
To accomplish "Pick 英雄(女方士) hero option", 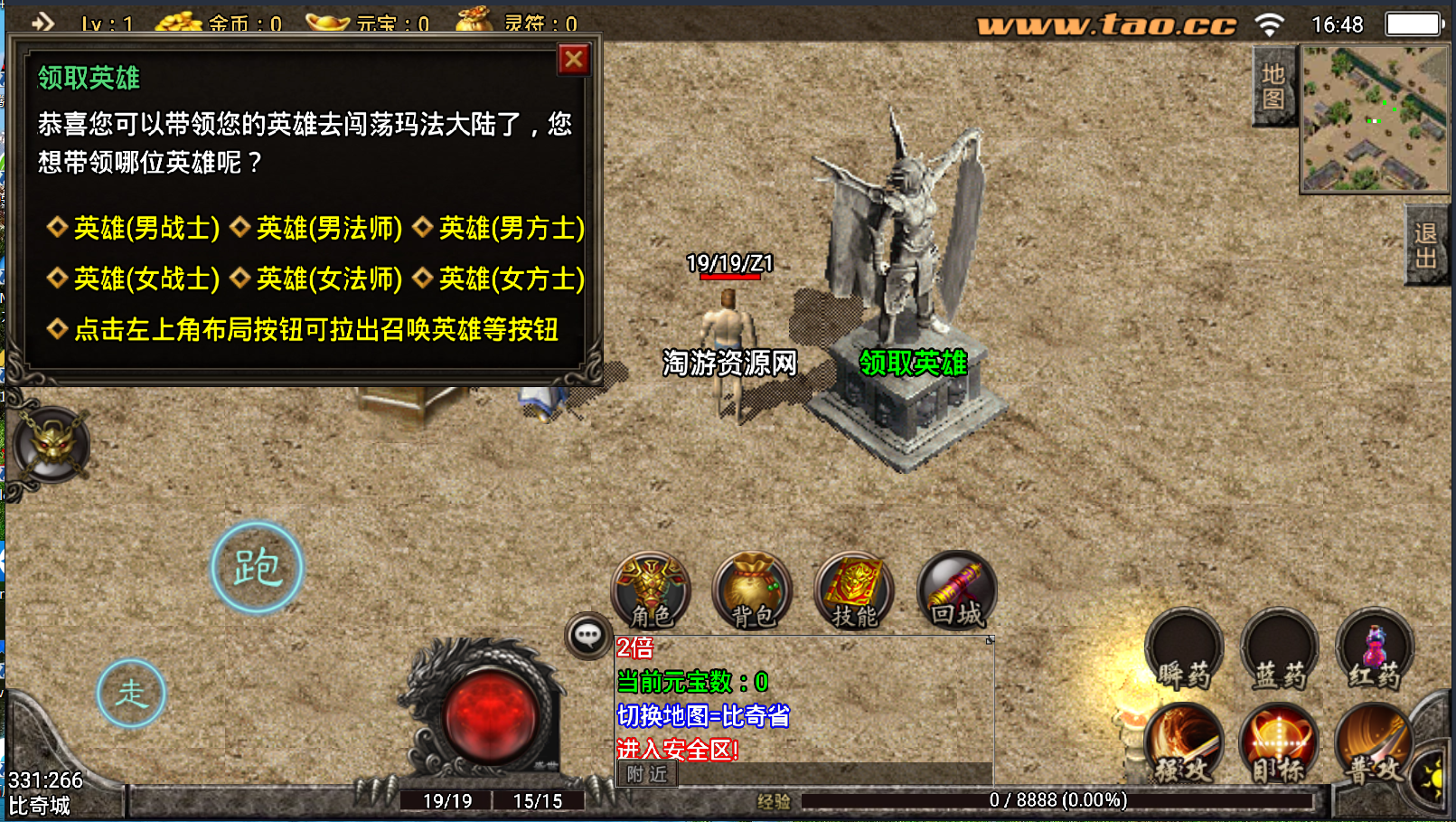I will click(511, 279).
